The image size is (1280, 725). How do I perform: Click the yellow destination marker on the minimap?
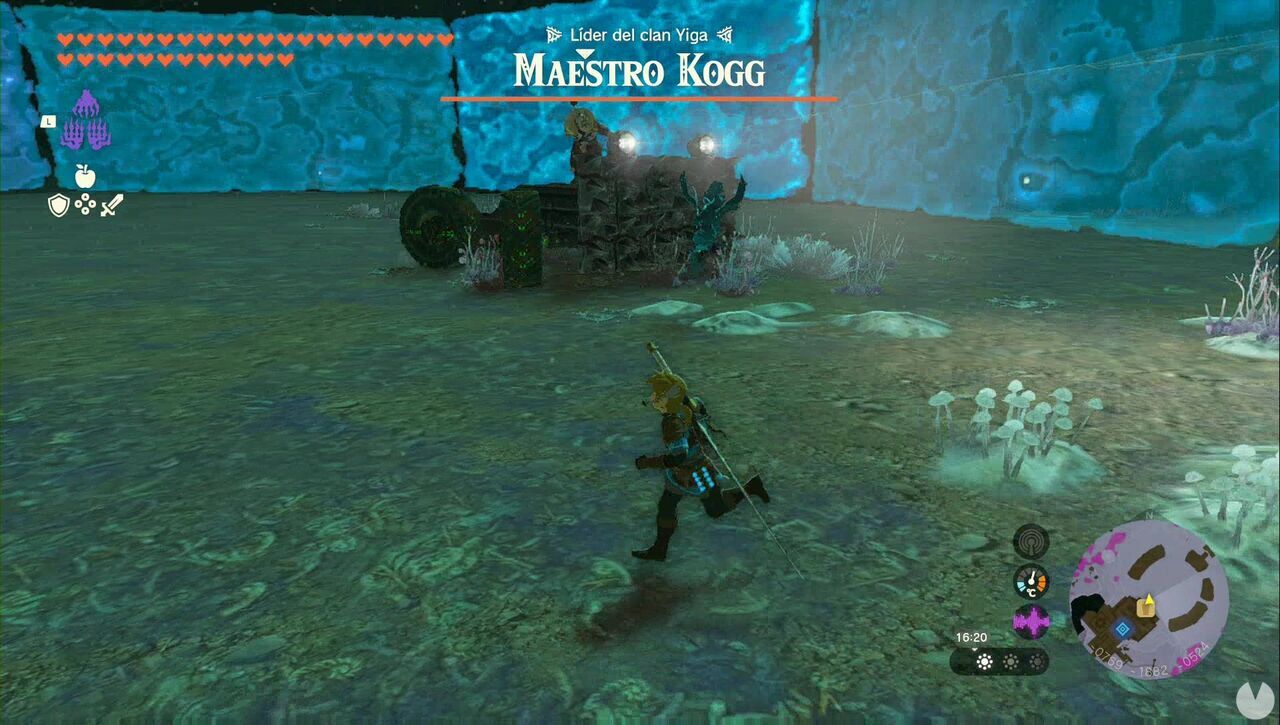point(1148,607)
